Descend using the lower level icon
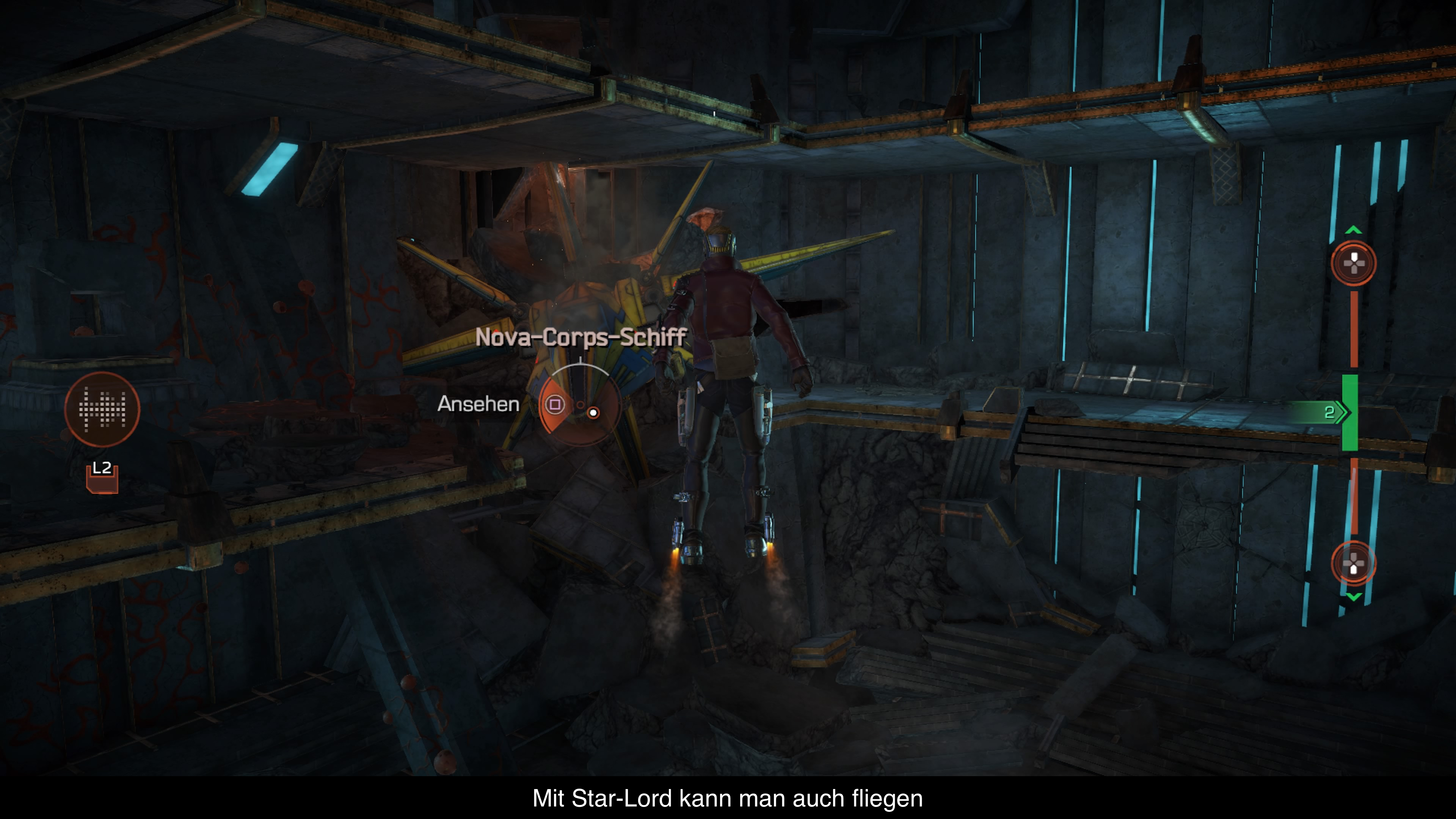 click(x=1353, y=563)
